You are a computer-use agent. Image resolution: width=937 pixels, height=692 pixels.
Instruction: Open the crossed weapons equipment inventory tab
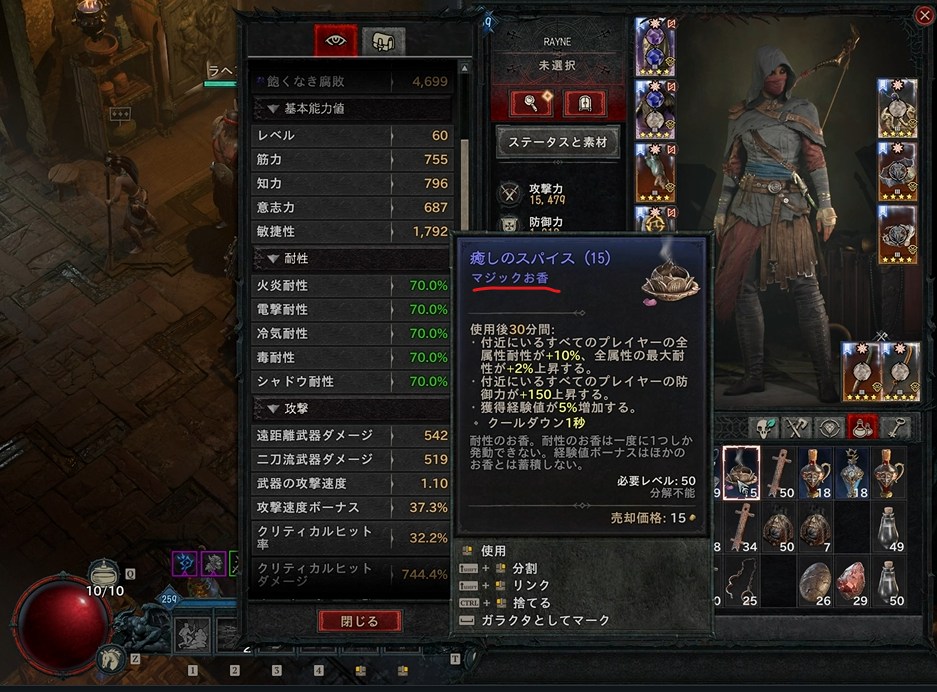pyautogui.click(x=797, y=427)
